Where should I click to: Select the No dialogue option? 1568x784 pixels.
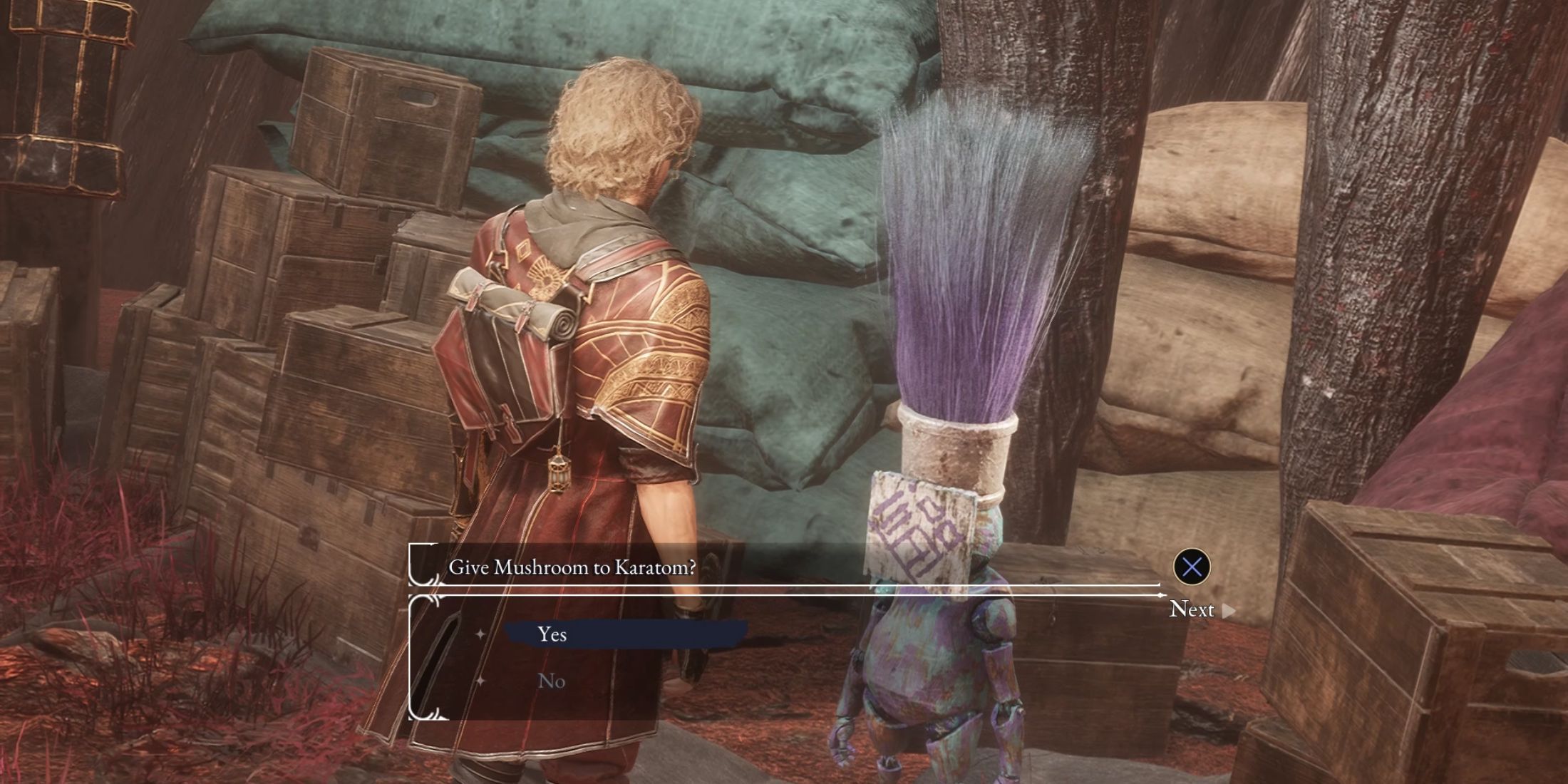[x=552, y=681]
